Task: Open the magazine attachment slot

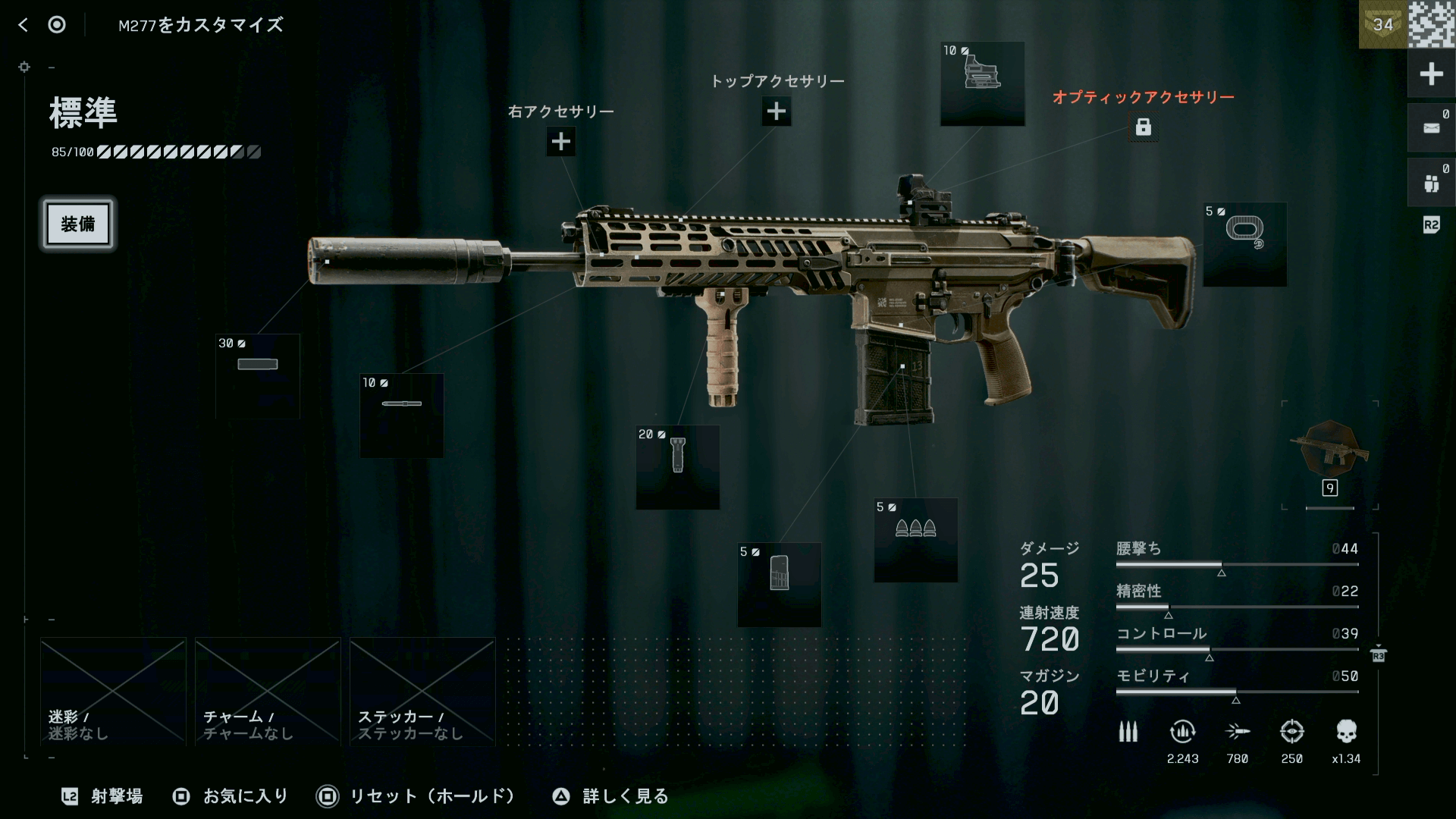Action: click(779, 585)
